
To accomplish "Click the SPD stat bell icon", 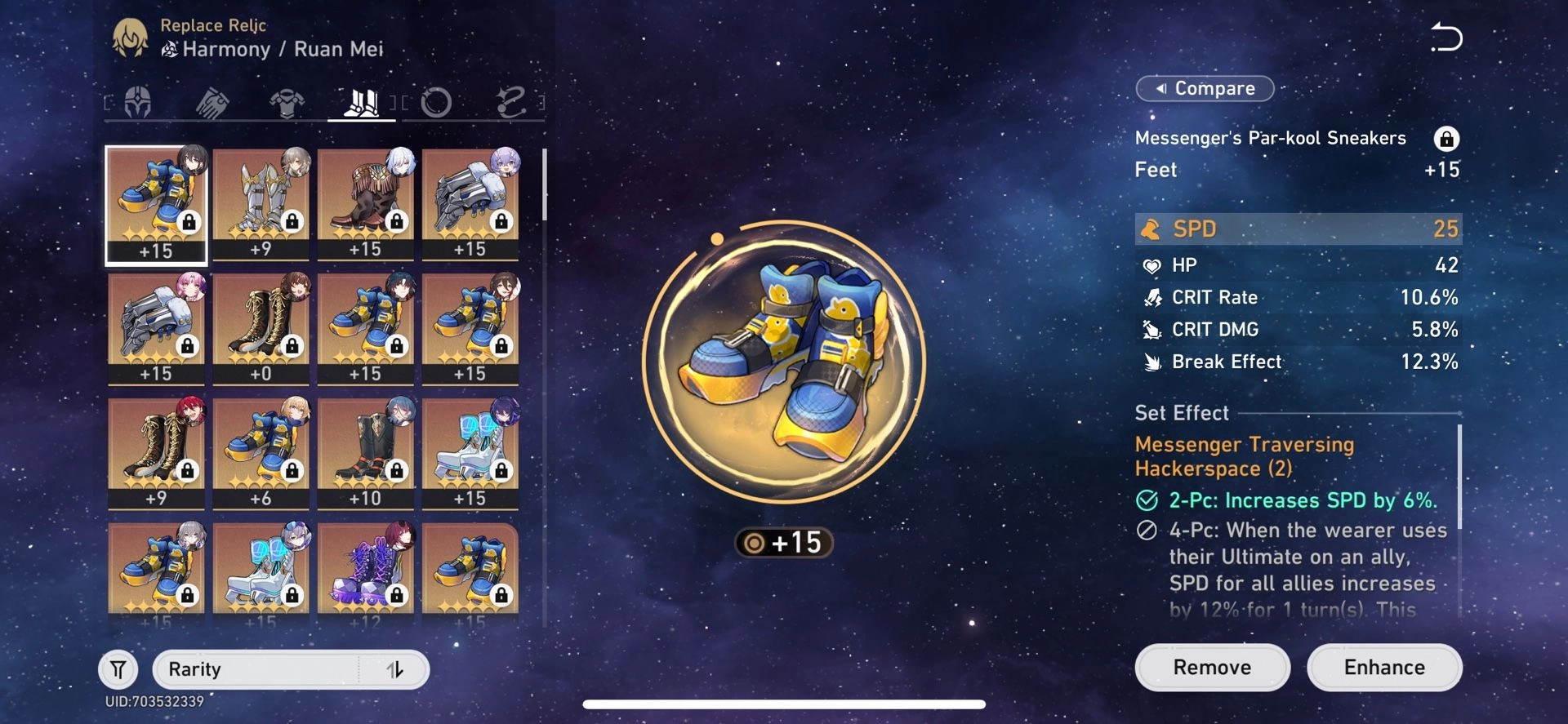I will [x=1153, y=229].
